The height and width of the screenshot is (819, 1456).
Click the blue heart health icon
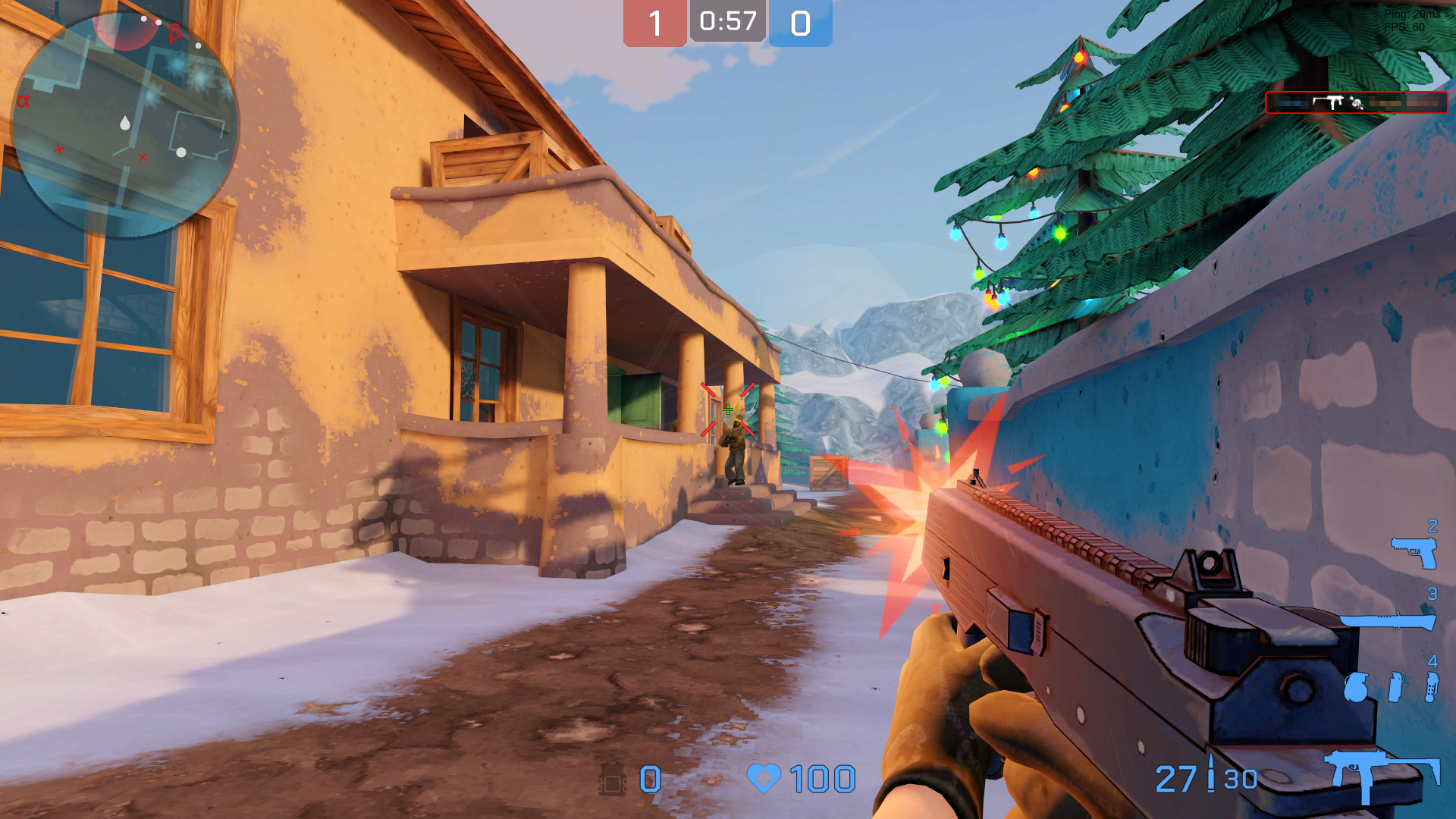(x=766, y=777)
